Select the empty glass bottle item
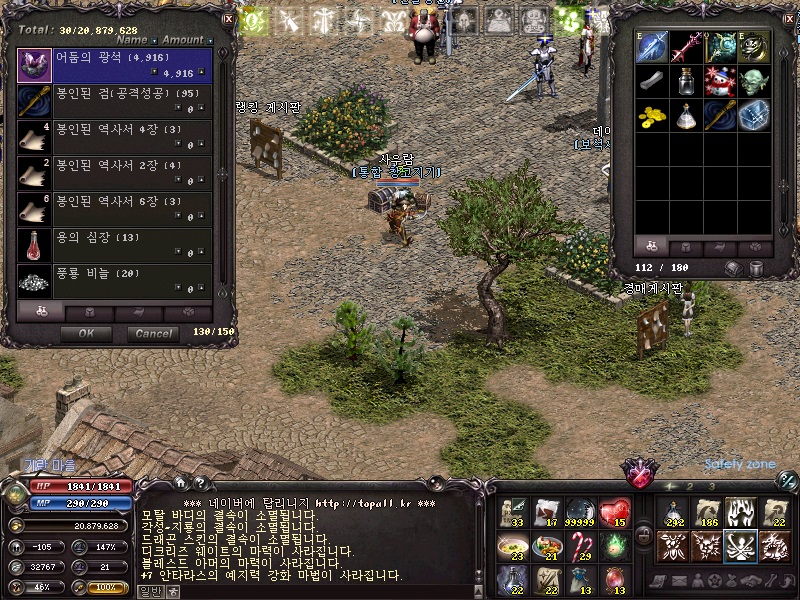 [686, 81]
